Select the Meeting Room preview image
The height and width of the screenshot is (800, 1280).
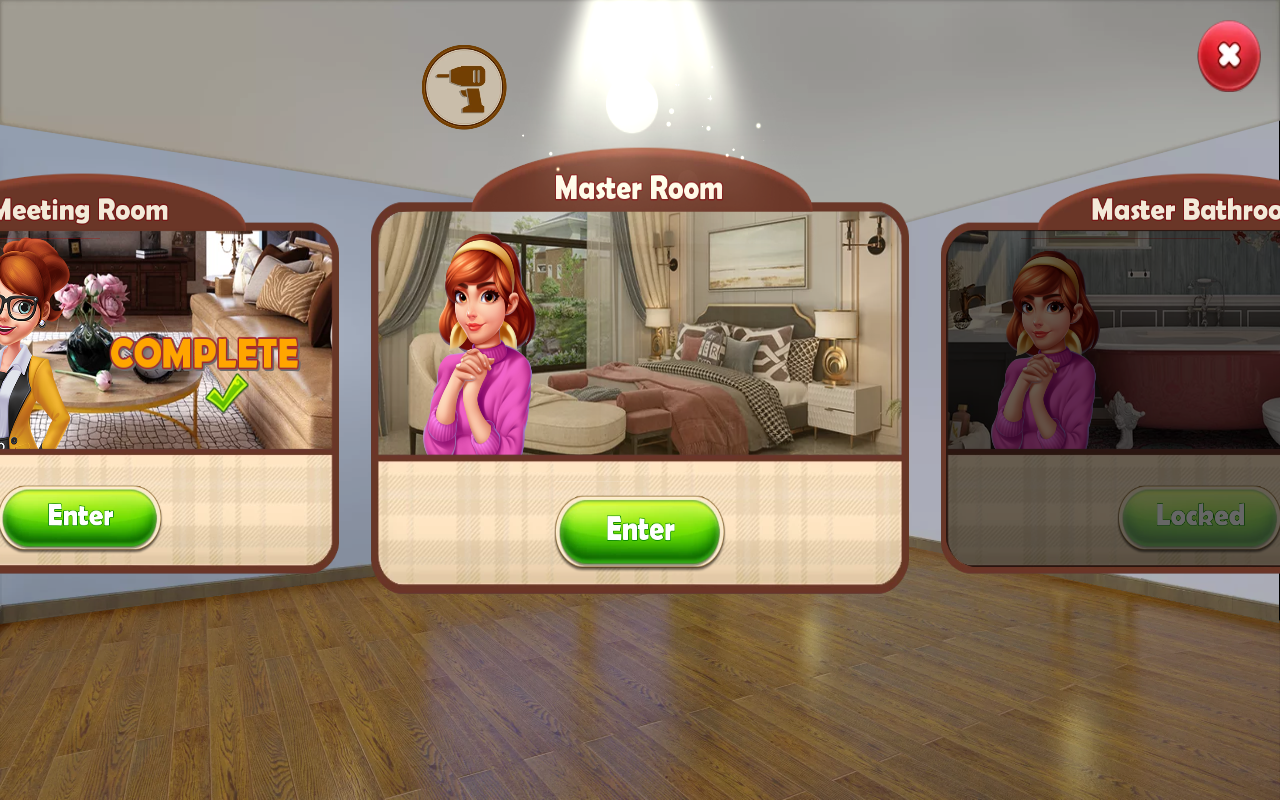(x=165, y=340)
